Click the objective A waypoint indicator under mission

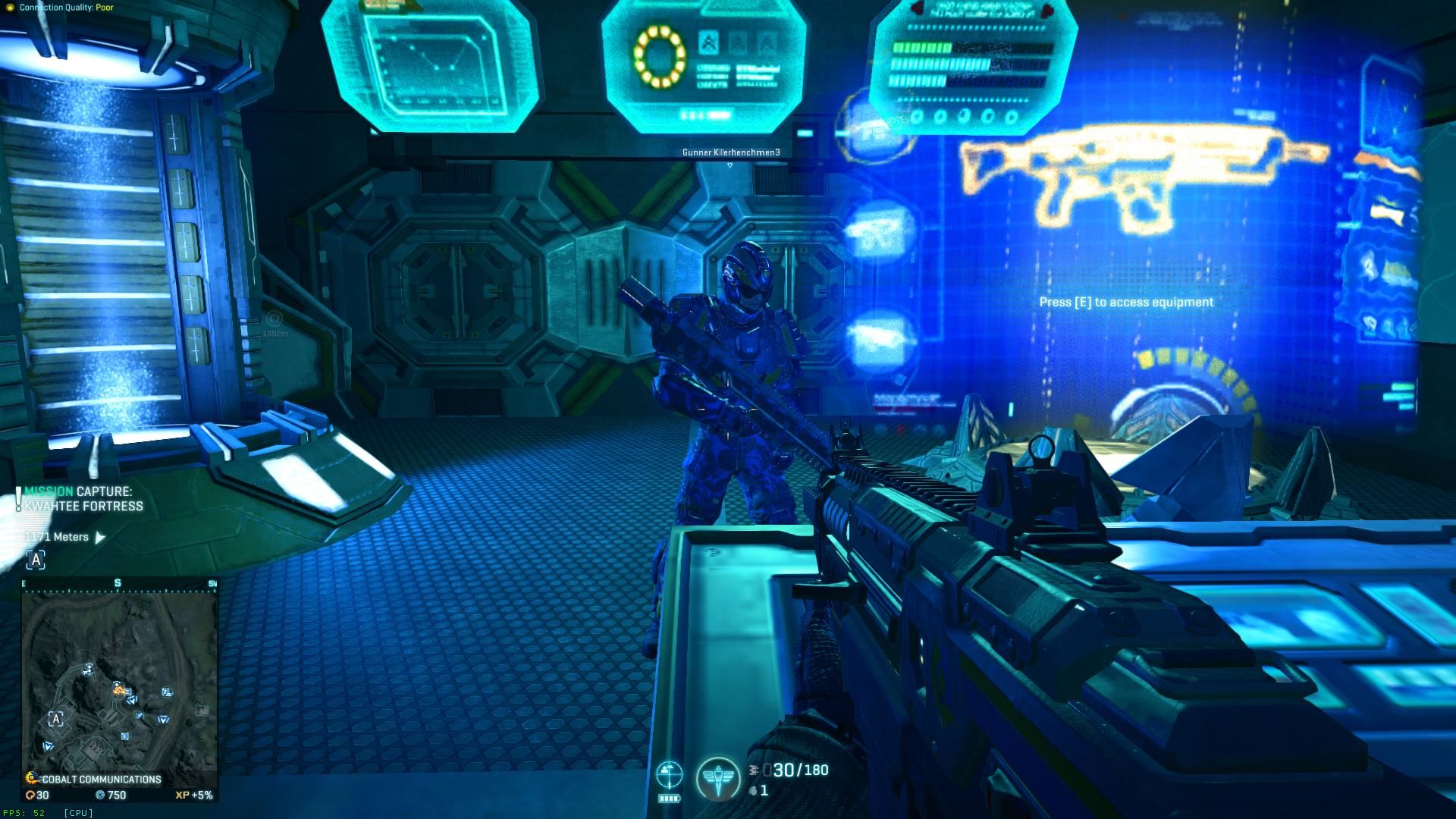(36, 560)
